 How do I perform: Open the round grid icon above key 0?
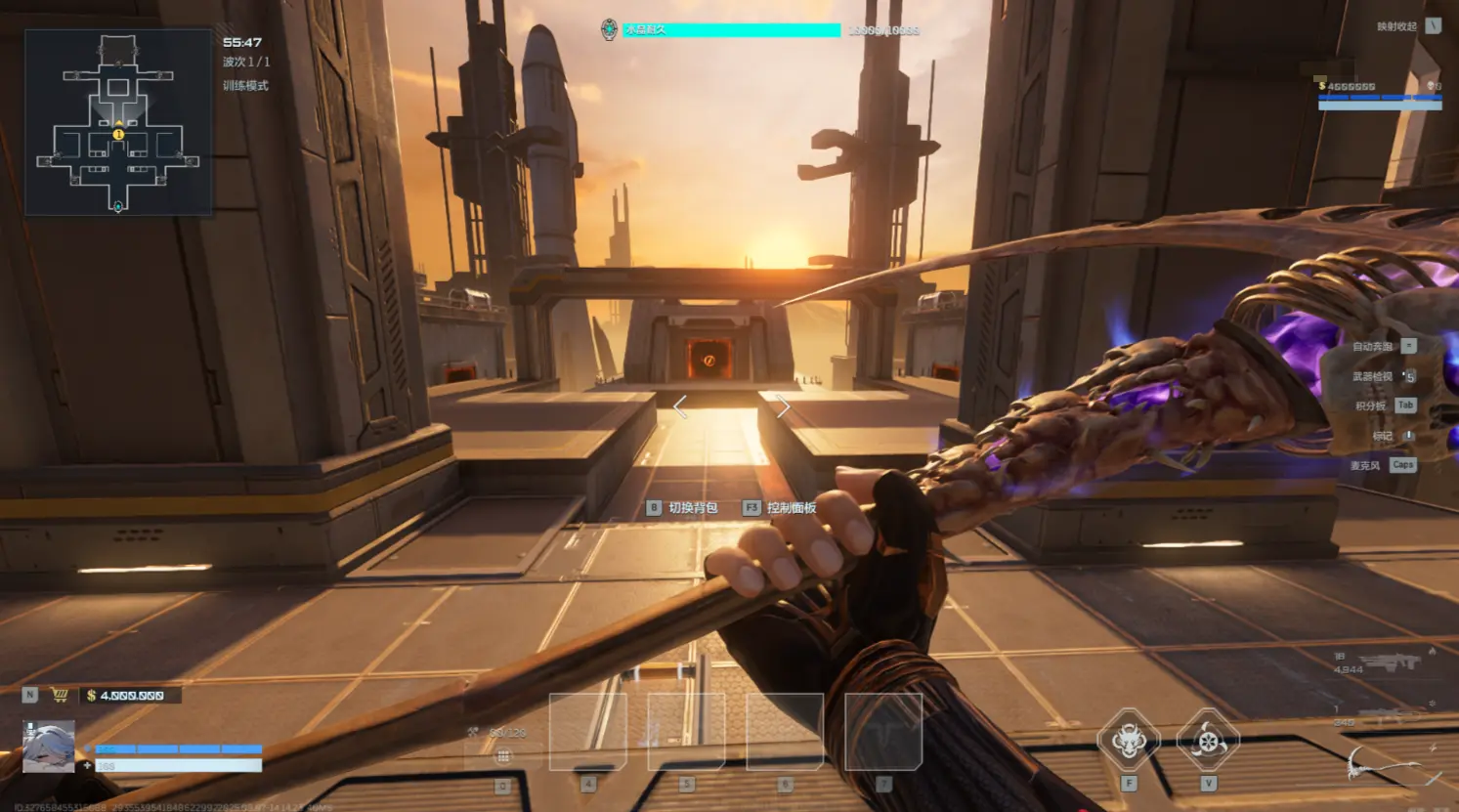pos(502,756)
